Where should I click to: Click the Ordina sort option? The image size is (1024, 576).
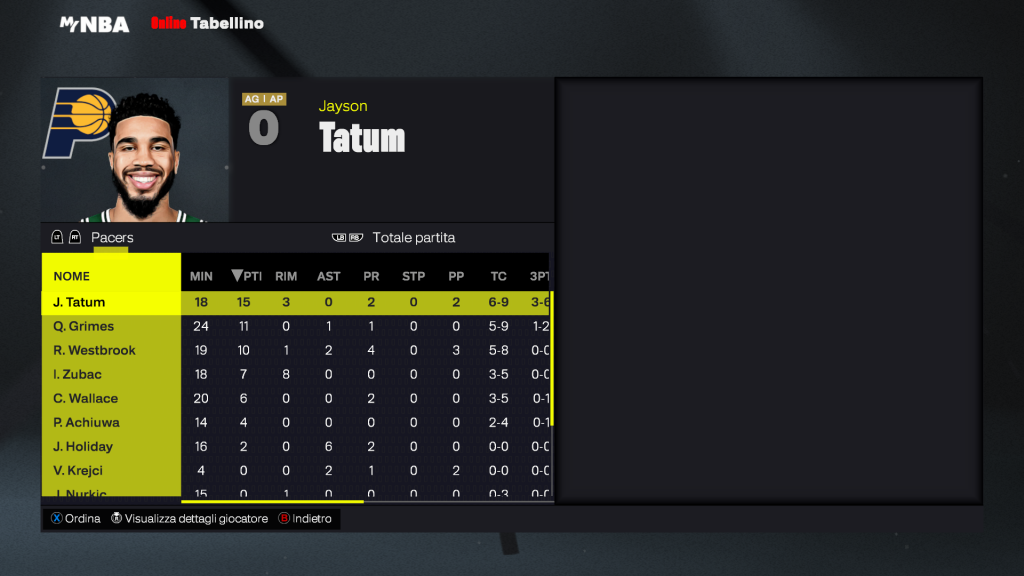pos(76,519)
